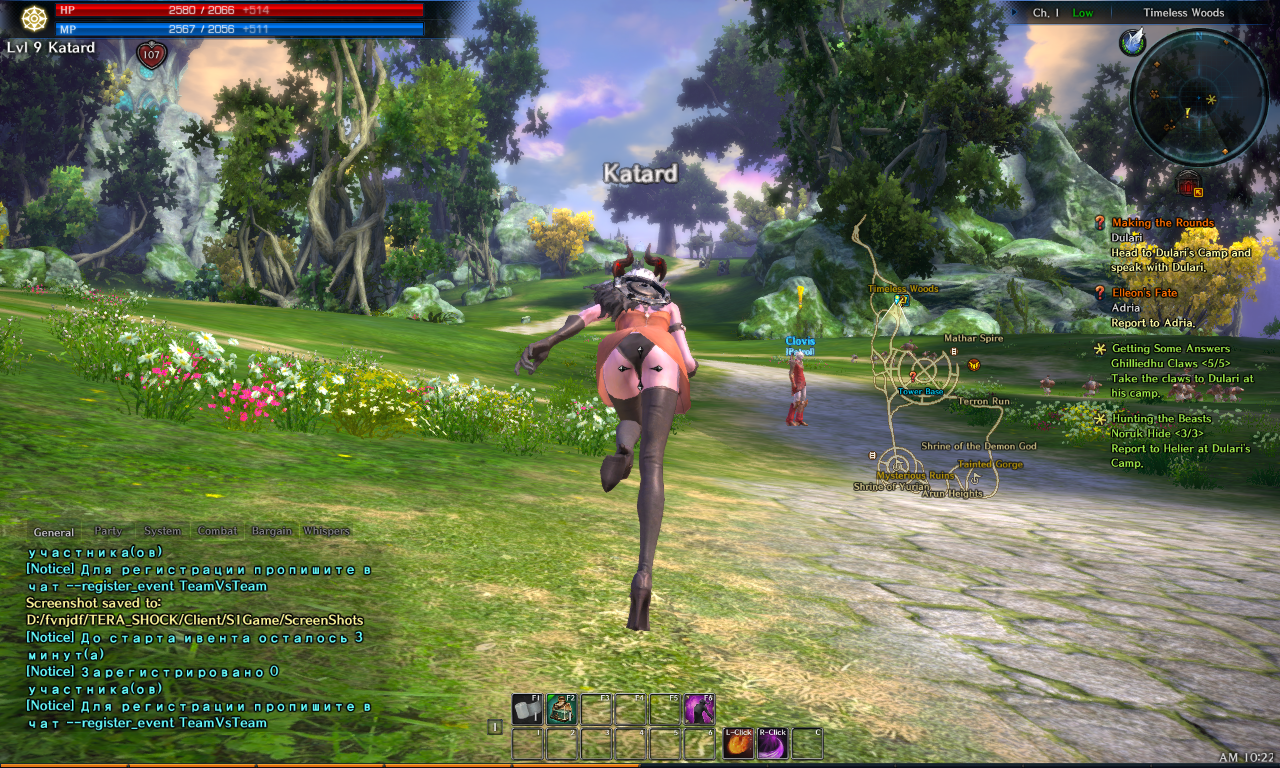Image resolution: width=1280 pixels, height=768 pixels.
Task: Select the Bargain chat tab
Action: 271,531
